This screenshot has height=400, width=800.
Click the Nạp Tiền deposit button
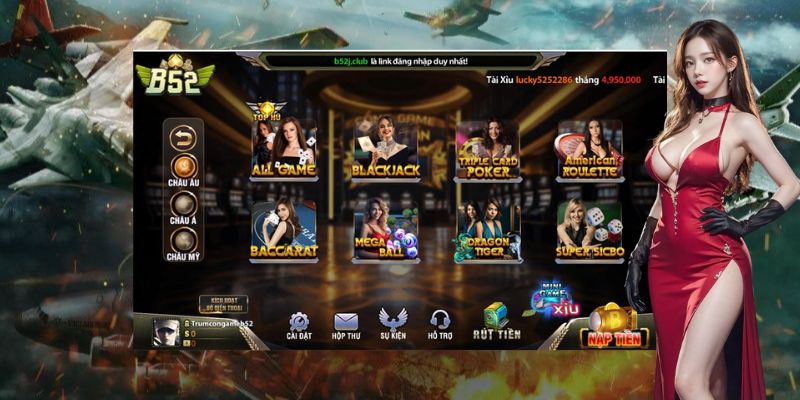click(x=614, y=328)
